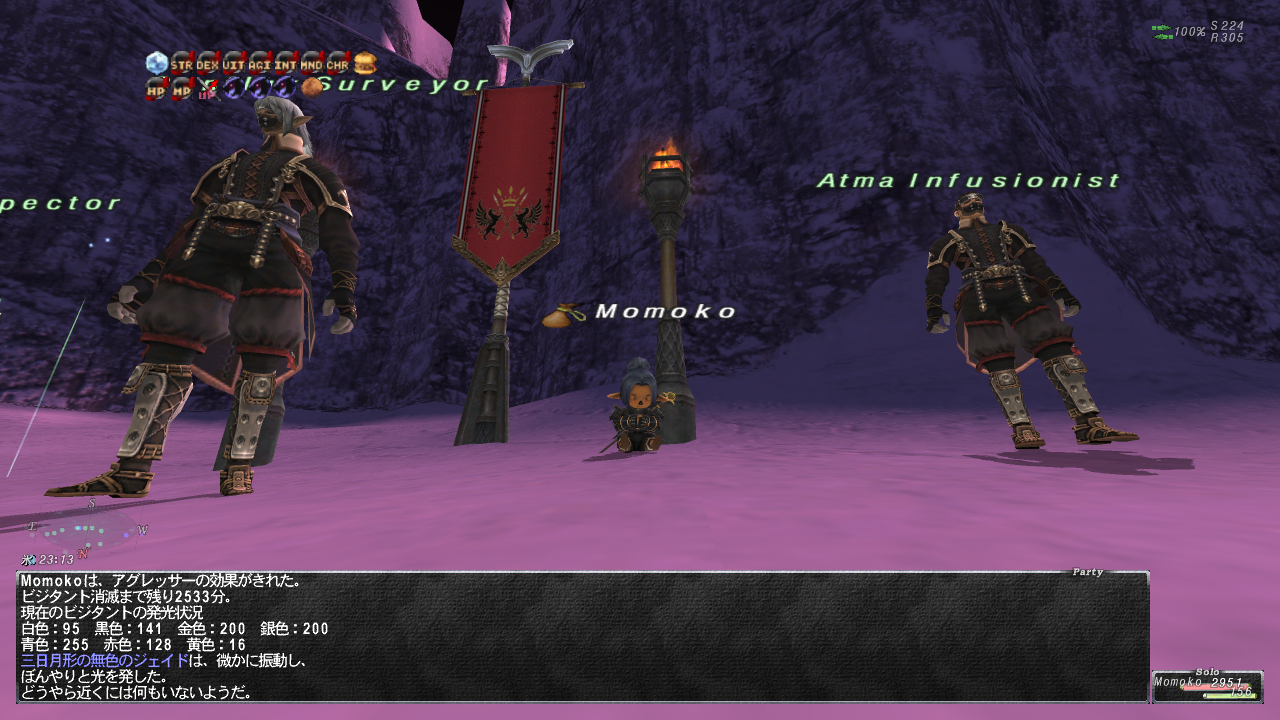Click the compass radar
The height and width of the screenshot is (720, 1280).
pyautogui.click(x=88, y=528)
